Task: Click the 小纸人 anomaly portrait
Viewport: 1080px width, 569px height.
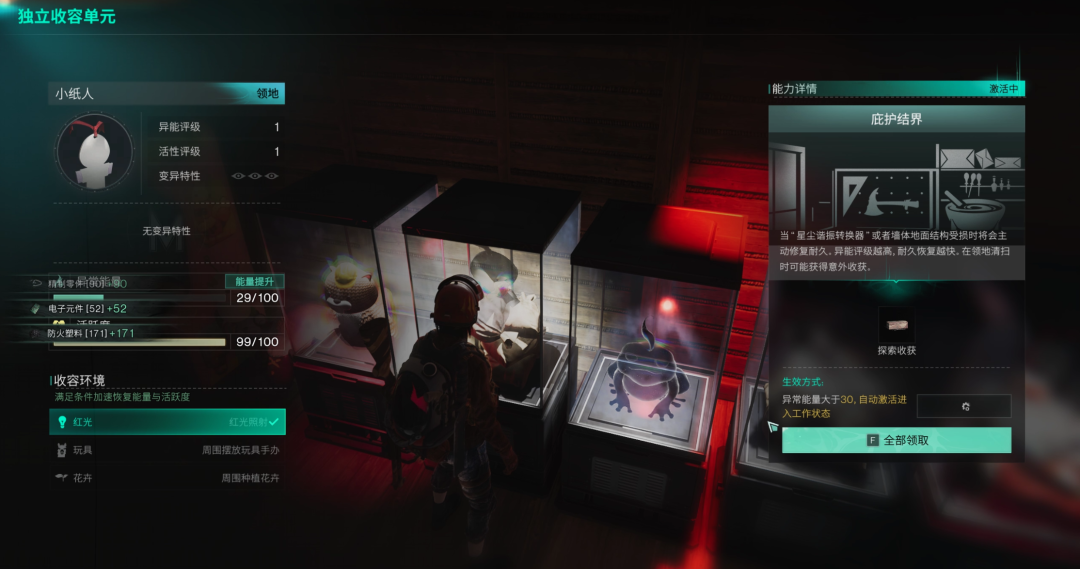Action: click(x=95, y=152)
